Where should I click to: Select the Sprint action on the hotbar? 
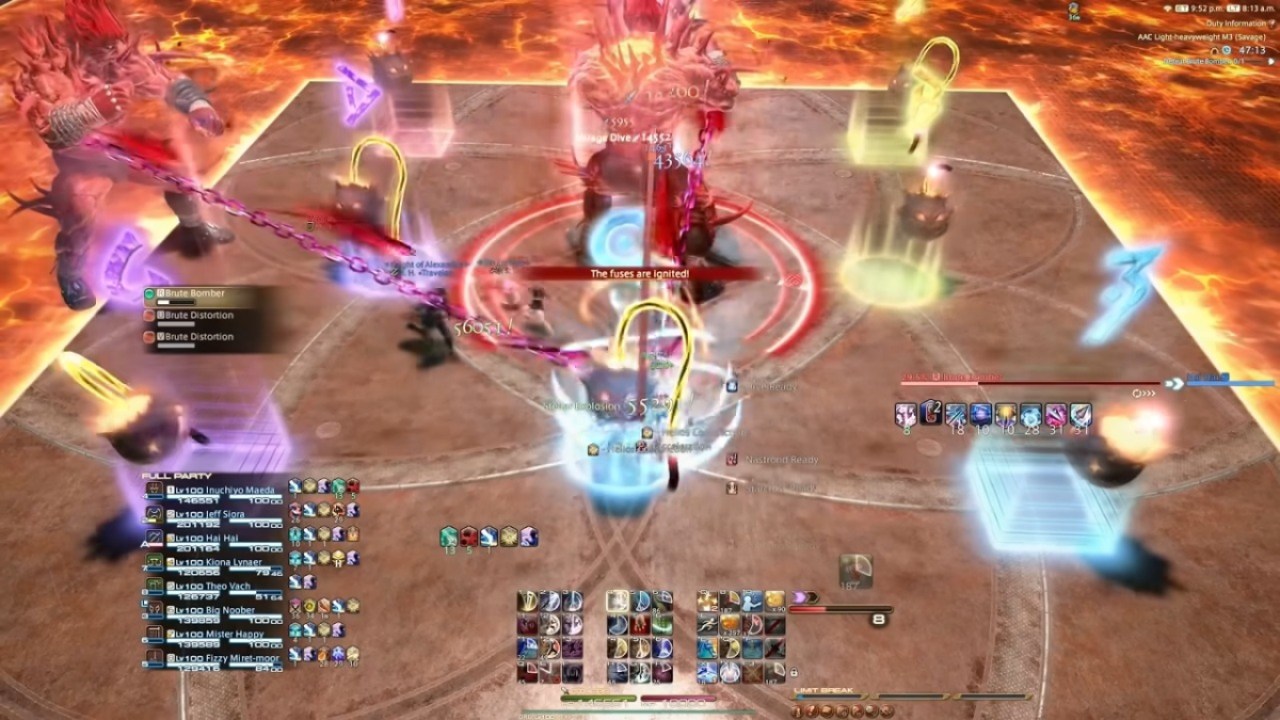pos(709,621)
